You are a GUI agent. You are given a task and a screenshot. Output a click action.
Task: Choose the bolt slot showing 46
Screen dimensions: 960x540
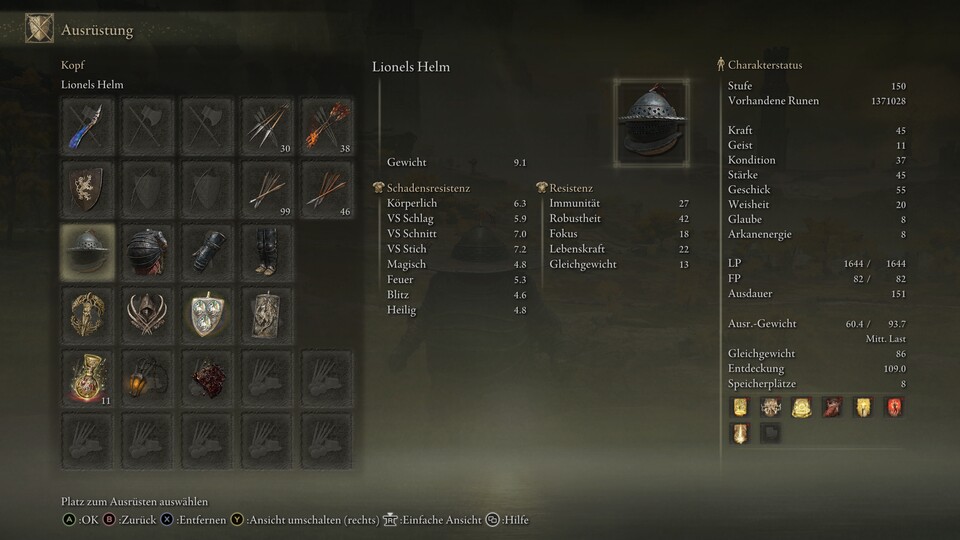pos(327,188)
